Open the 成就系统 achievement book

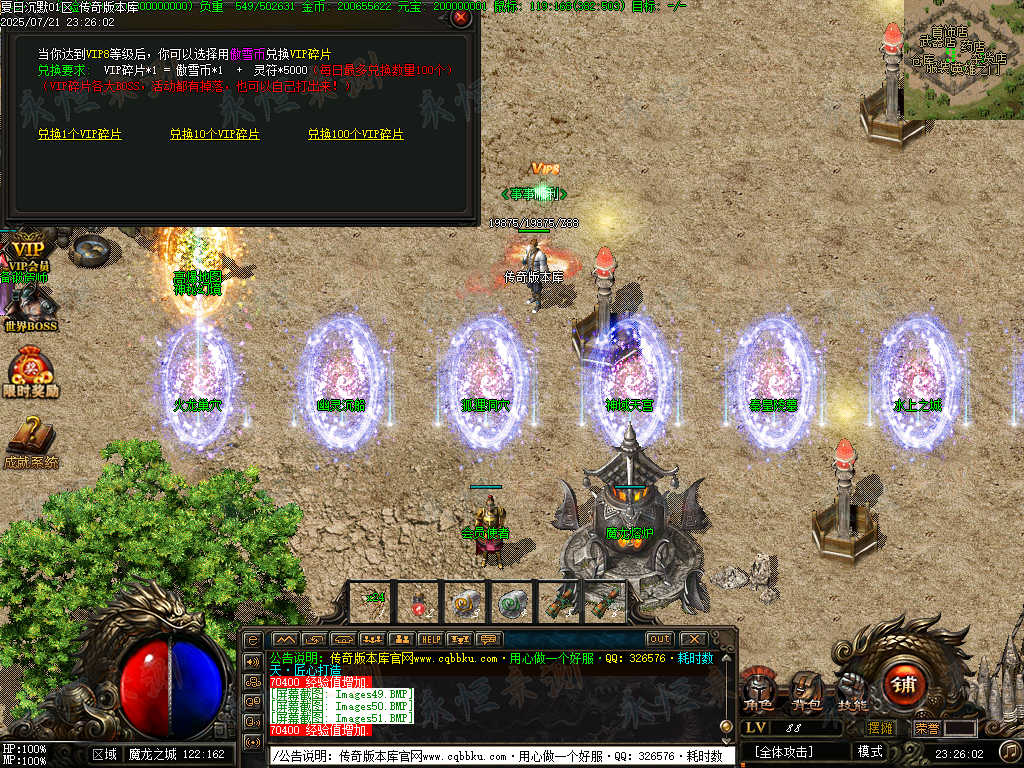click(30, 440)
